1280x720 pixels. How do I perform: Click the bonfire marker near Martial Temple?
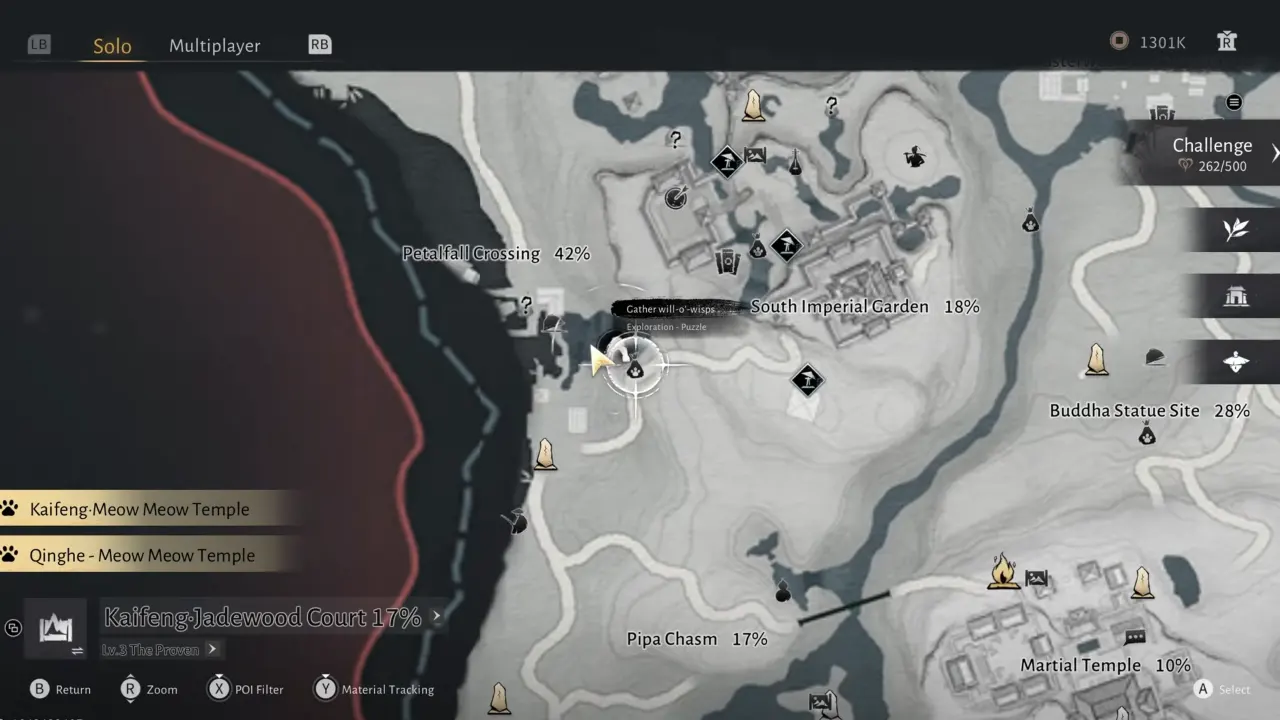coord(1003,572)
